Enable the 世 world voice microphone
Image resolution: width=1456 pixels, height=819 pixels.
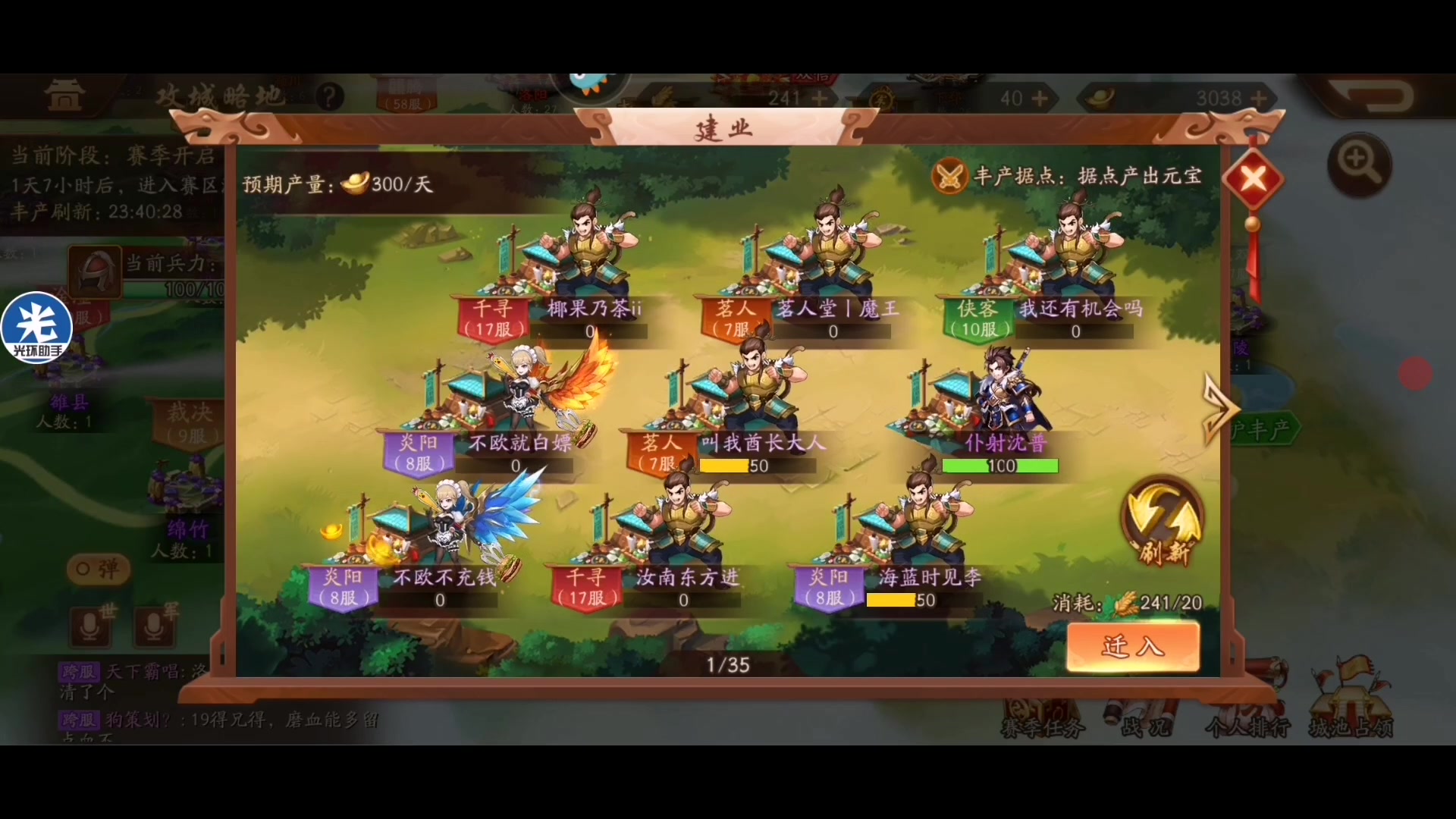click(90, 626)
